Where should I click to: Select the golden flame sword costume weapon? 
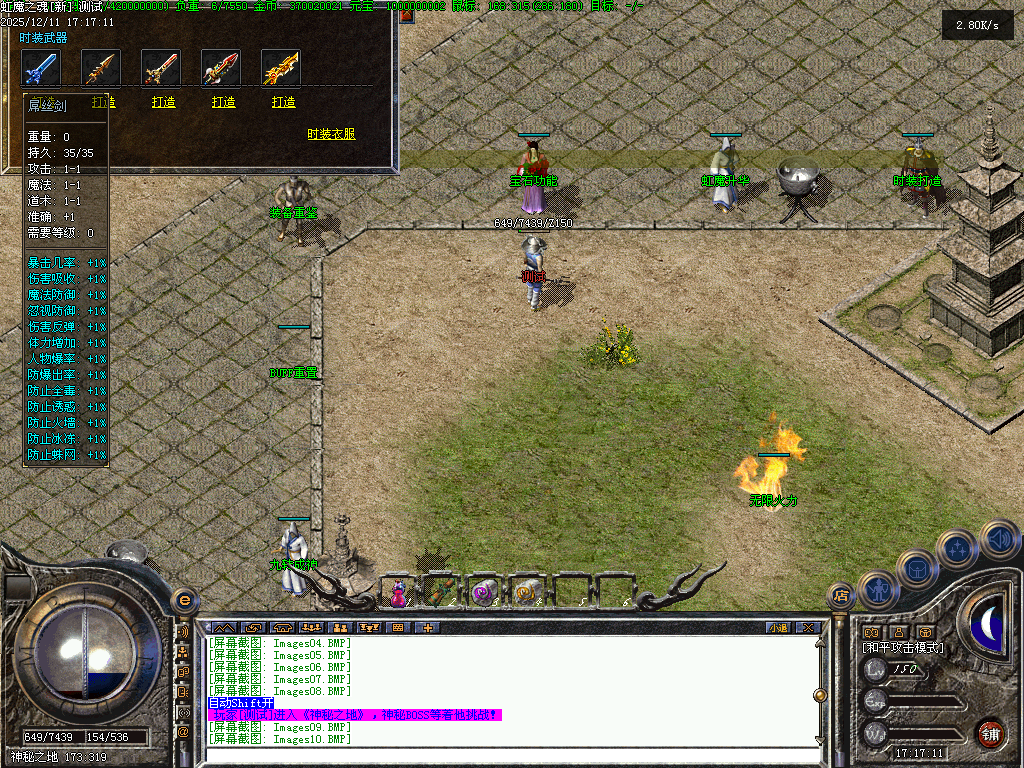click(281, 68)
